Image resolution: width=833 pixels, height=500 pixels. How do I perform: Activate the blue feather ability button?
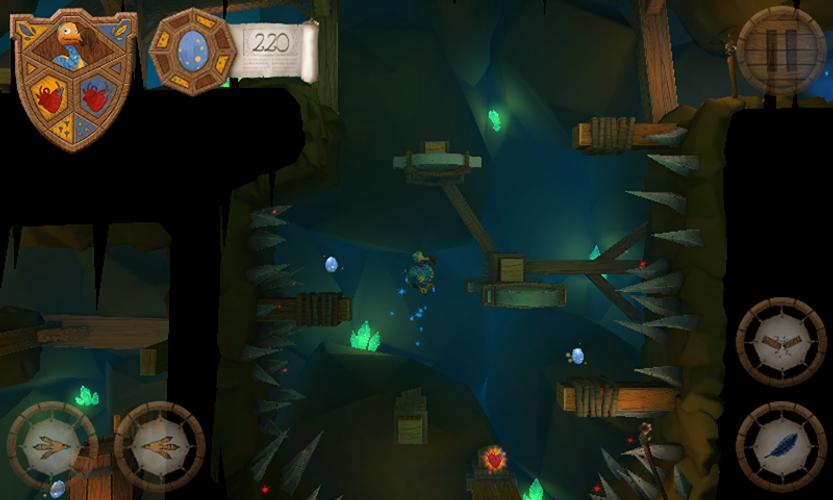coord(781,446)
